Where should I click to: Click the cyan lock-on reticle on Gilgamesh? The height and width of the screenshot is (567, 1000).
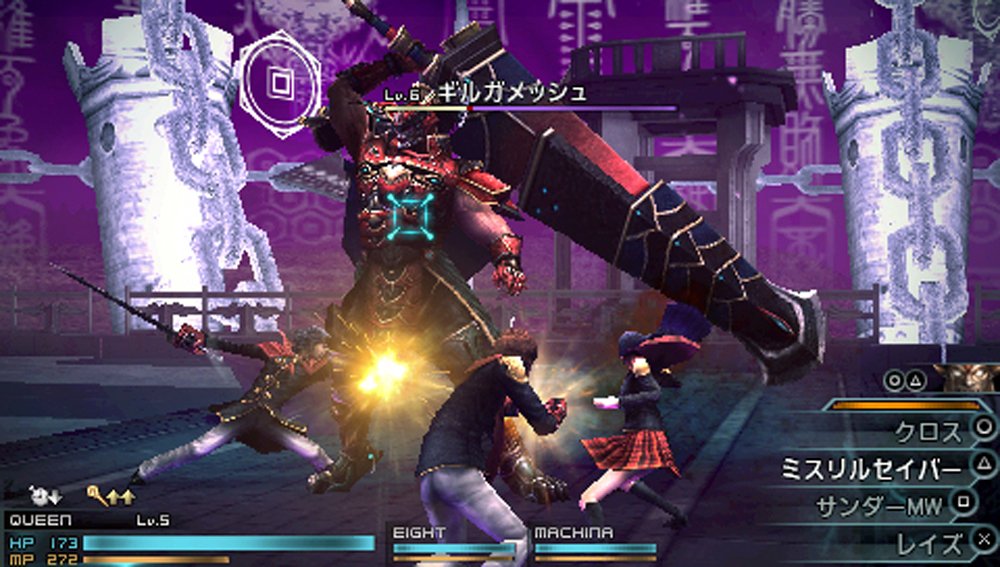(409, 216)
